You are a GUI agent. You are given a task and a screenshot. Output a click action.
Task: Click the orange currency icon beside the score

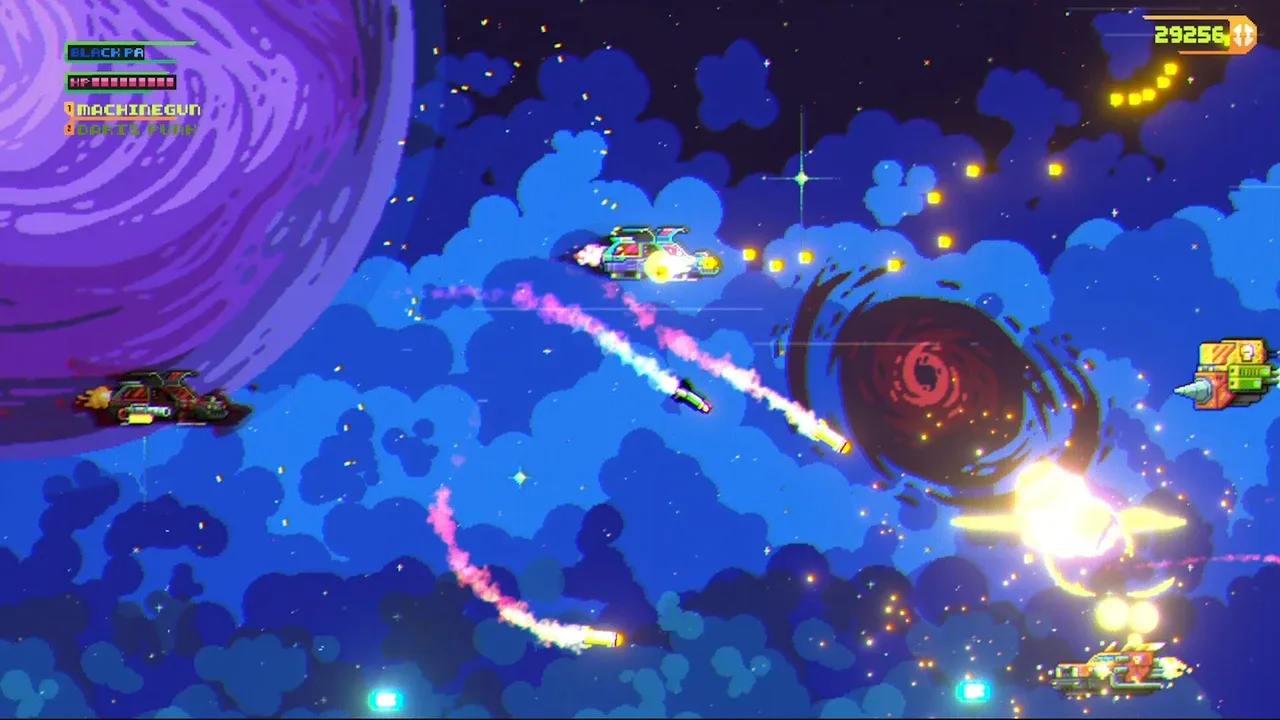click(1242, 35)
